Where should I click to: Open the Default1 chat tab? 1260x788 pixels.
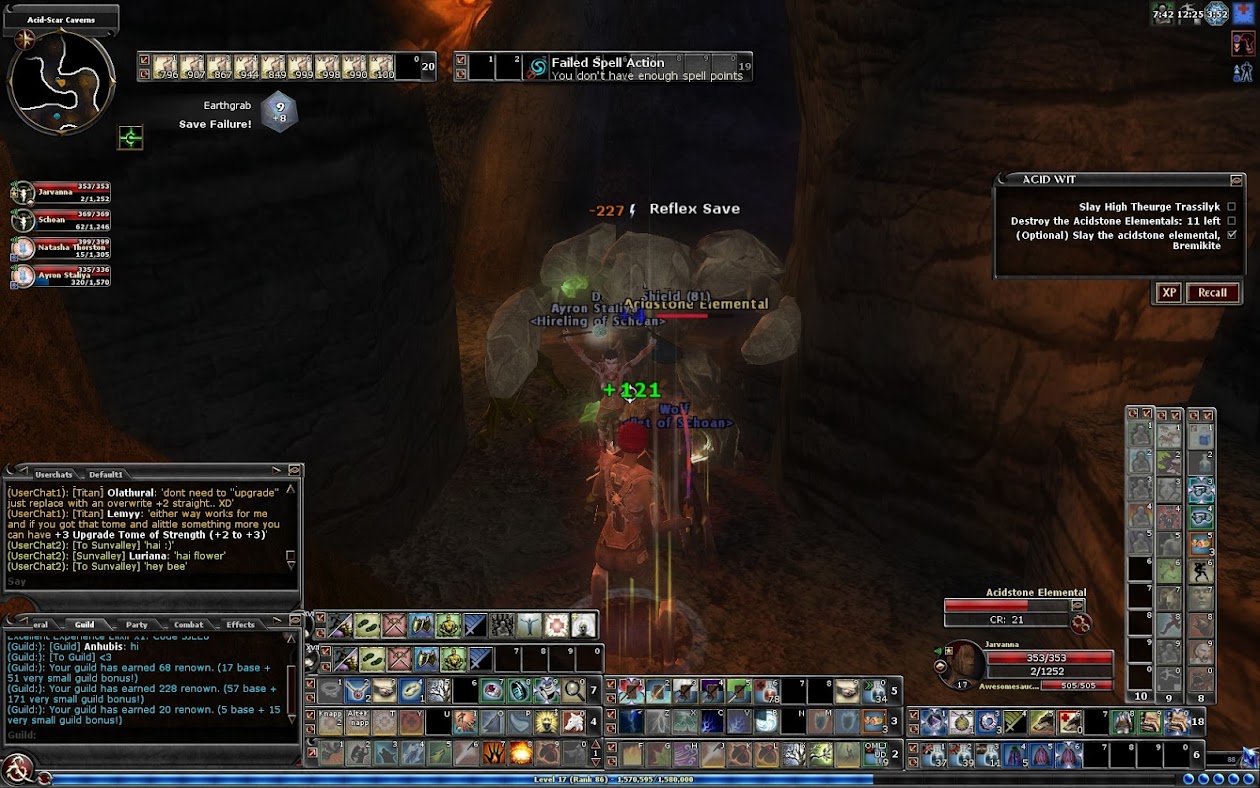pos(106,474)
